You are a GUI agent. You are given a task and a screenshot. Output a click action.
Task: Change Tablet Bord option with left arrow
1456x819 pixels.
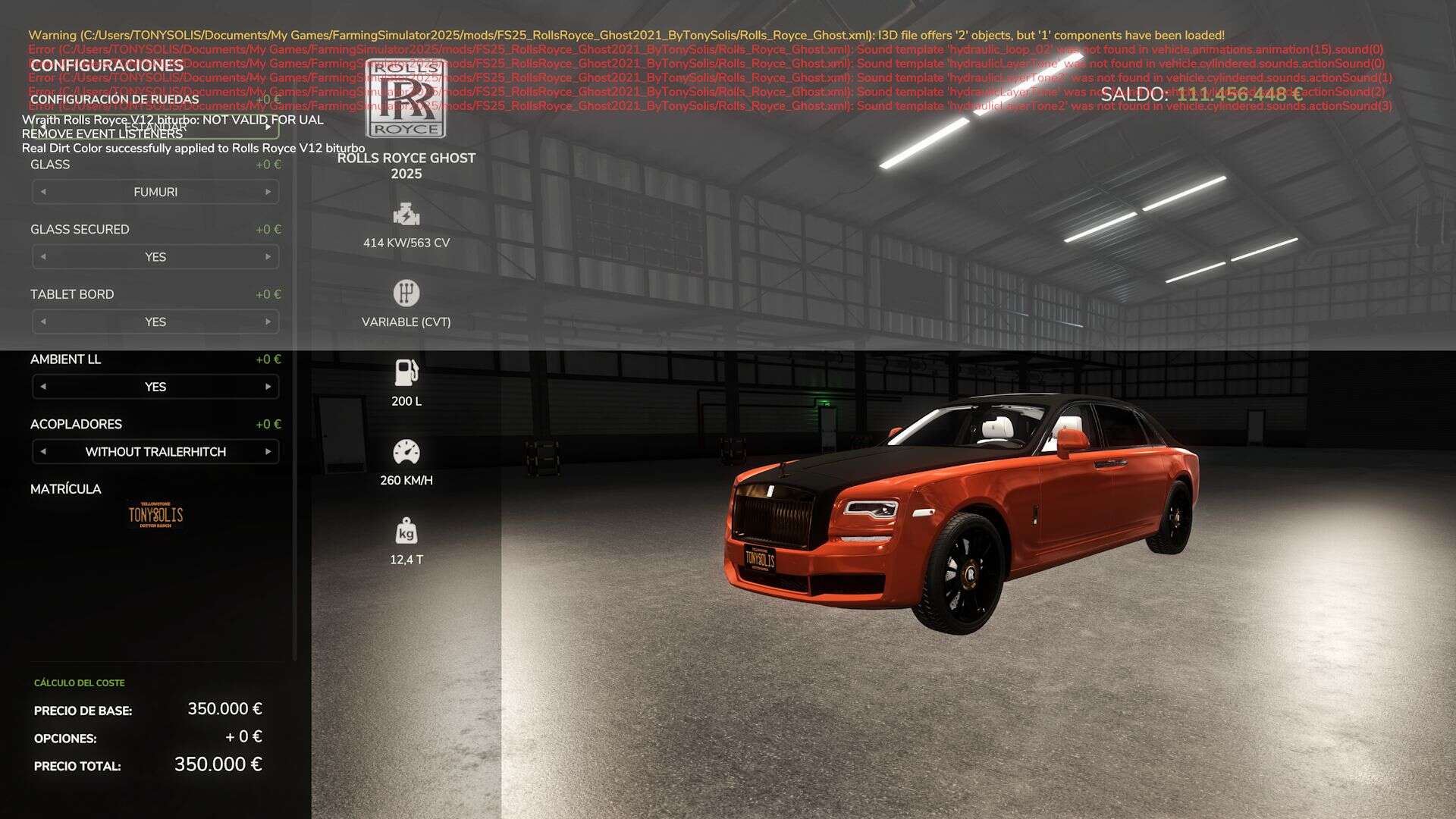[x=43, y=322]
